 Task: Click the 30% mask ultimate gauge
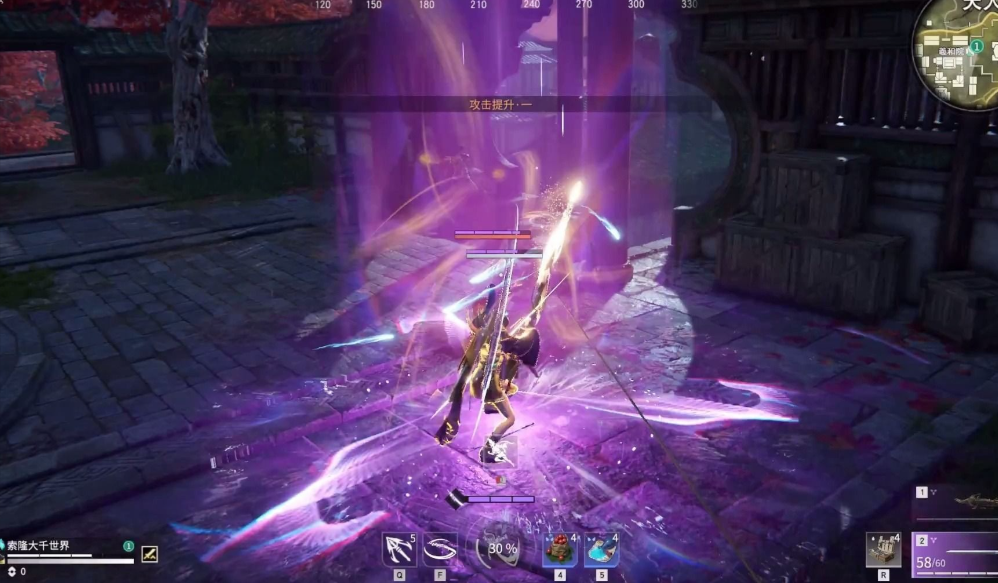[498, 548]
